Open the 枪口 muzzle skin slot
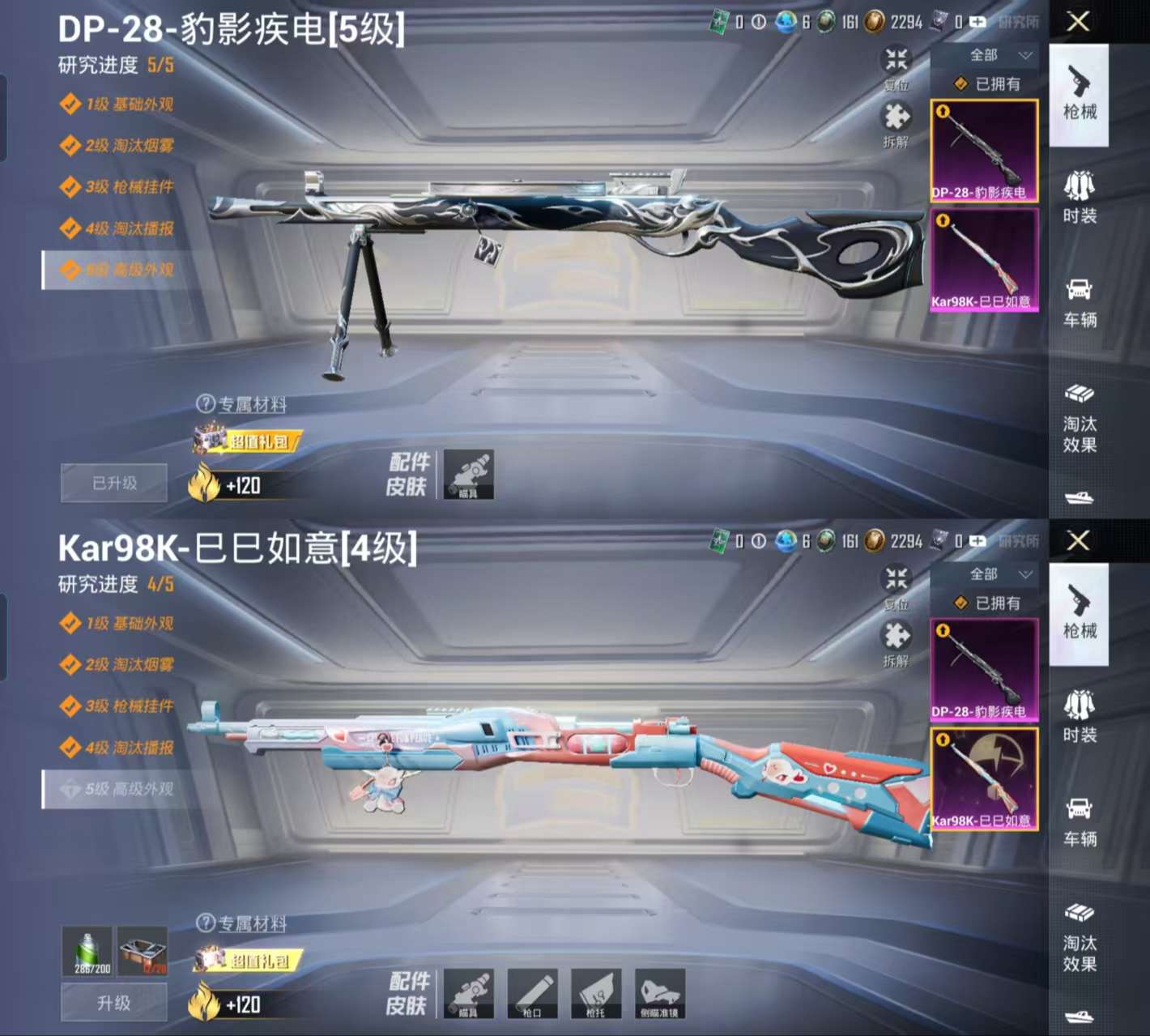This screenshot has width=1150, height=1036. coord(532,992)
